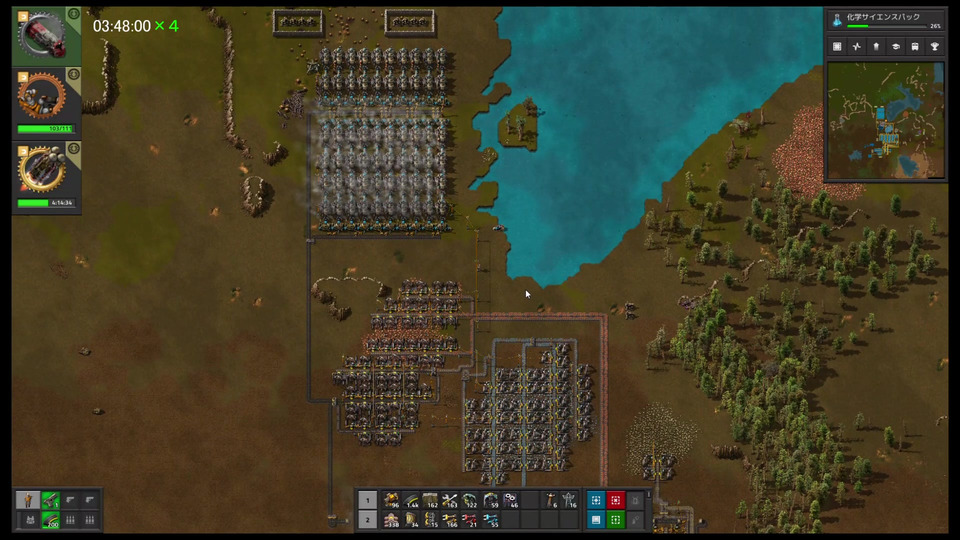This screenshot has width=960, height=540.
Task: Select the assembling machine slot with 46
Action: pyautogui.click(x=510, y=500)
